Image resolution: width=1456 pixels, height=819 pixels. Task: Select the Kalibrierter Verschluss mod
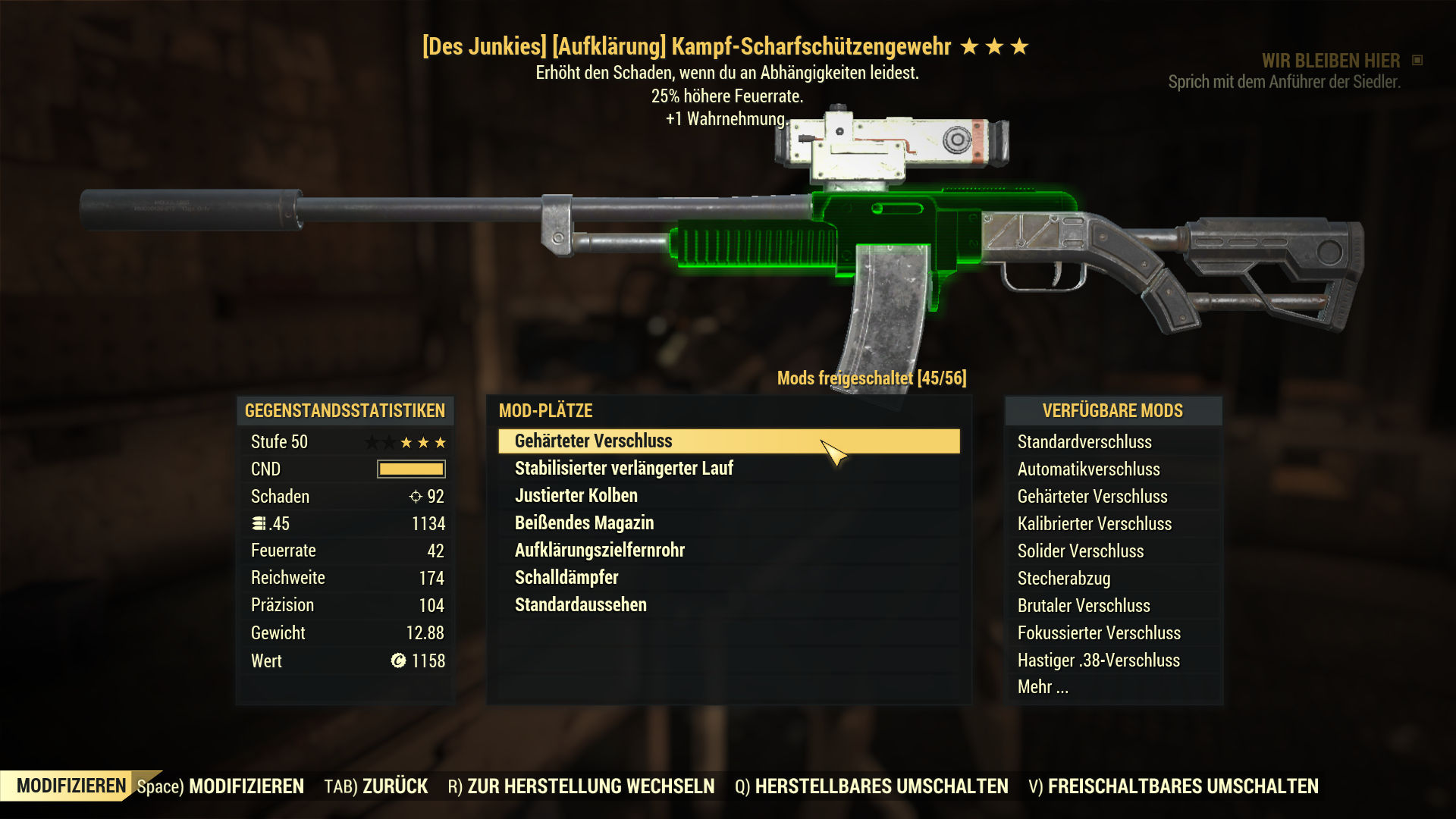[x=1094, y=524]
